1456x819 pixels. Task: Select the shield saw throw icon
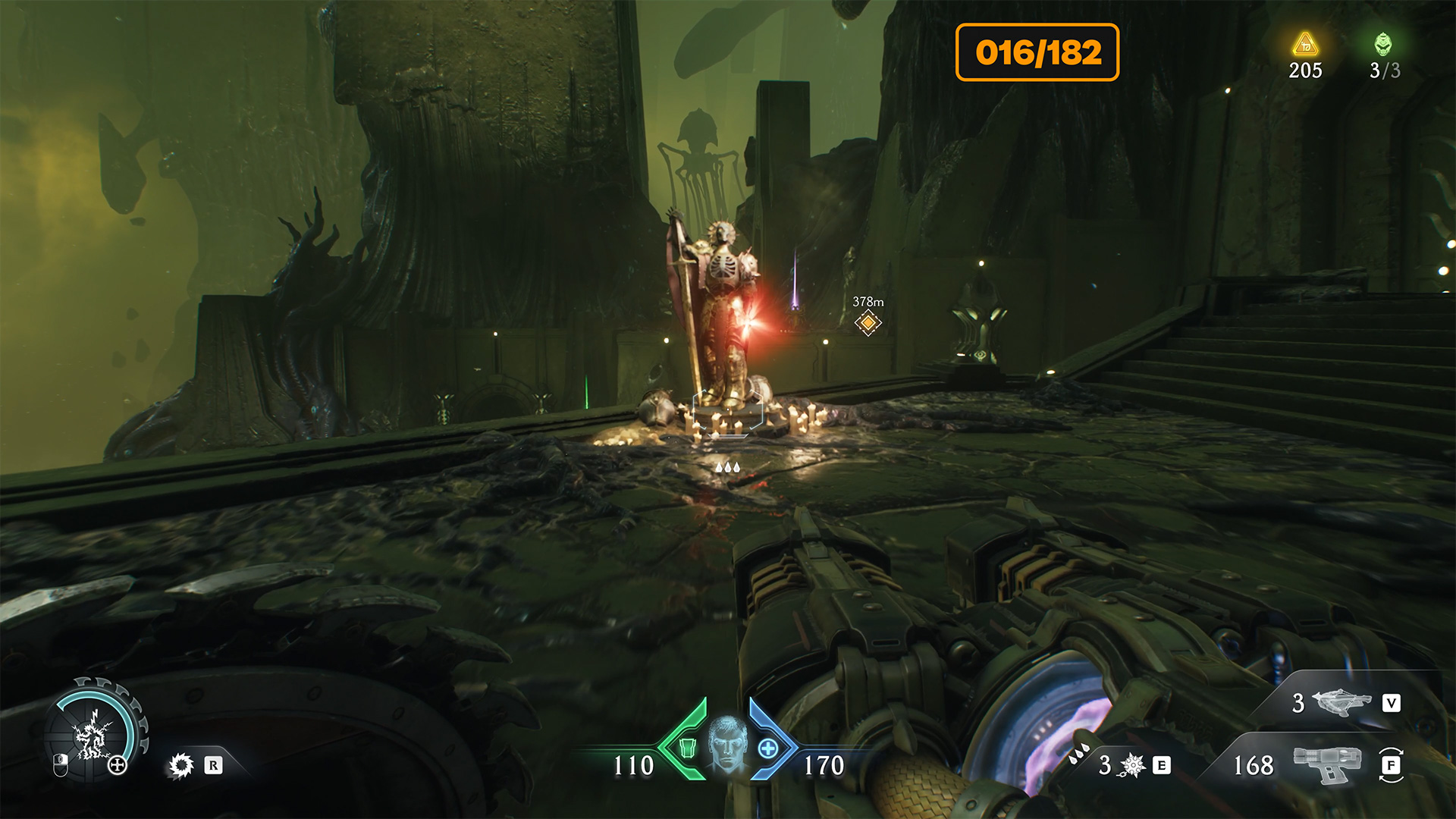(180, 766)
